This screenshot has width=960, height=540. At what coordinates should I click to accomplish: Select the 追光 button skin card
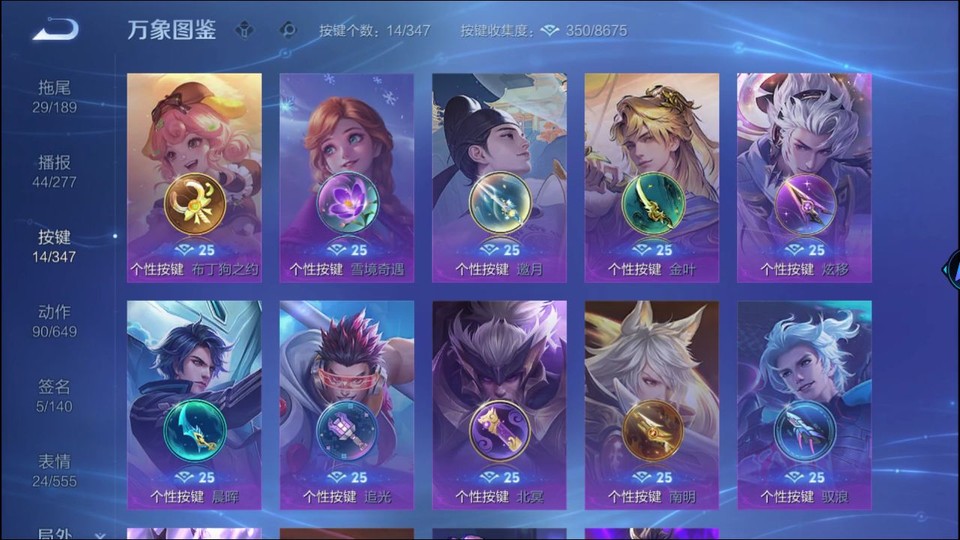347,405
